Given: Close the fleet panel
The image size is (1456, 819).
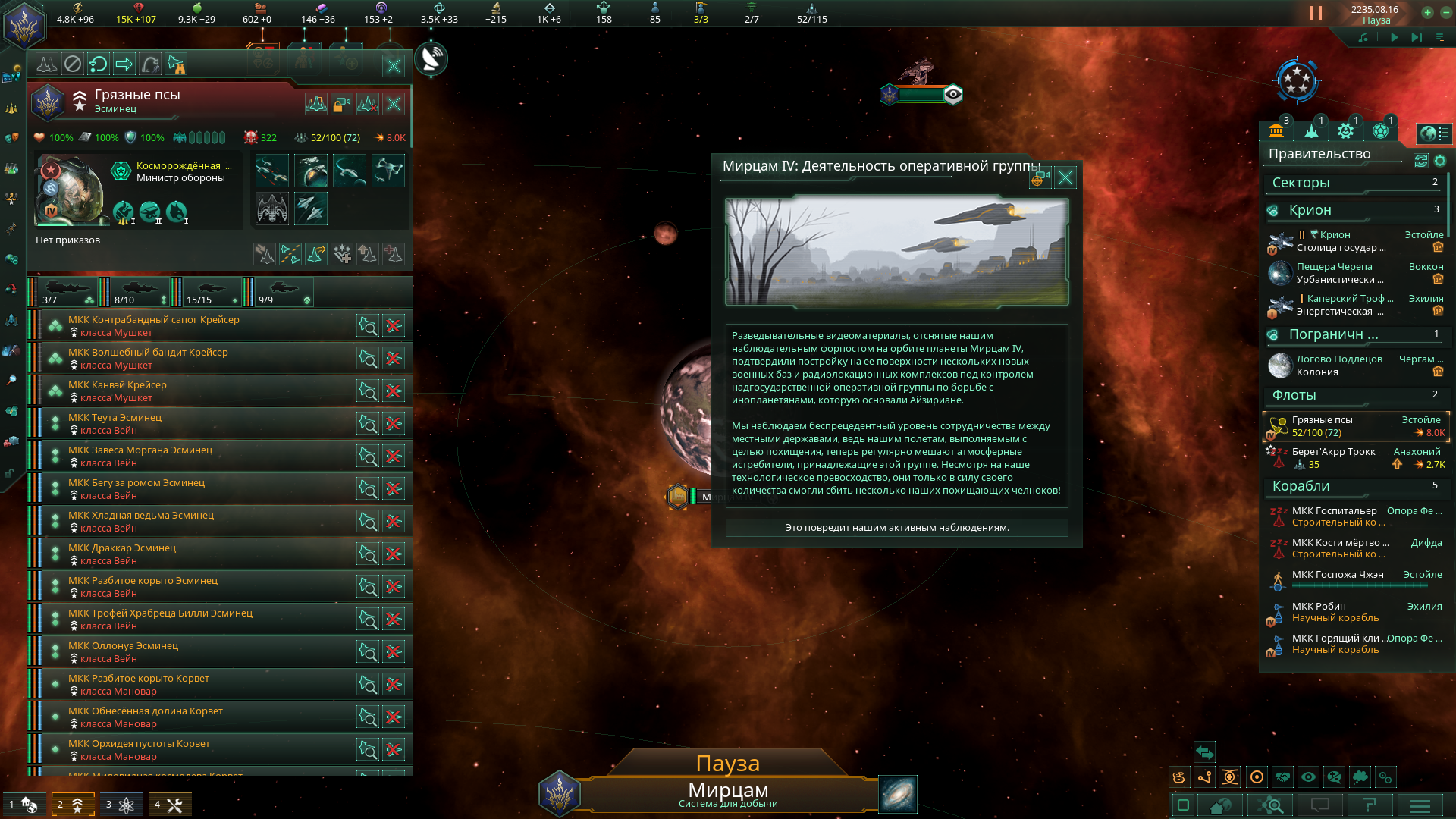Looking at the screenshot, I should point(394,66).
